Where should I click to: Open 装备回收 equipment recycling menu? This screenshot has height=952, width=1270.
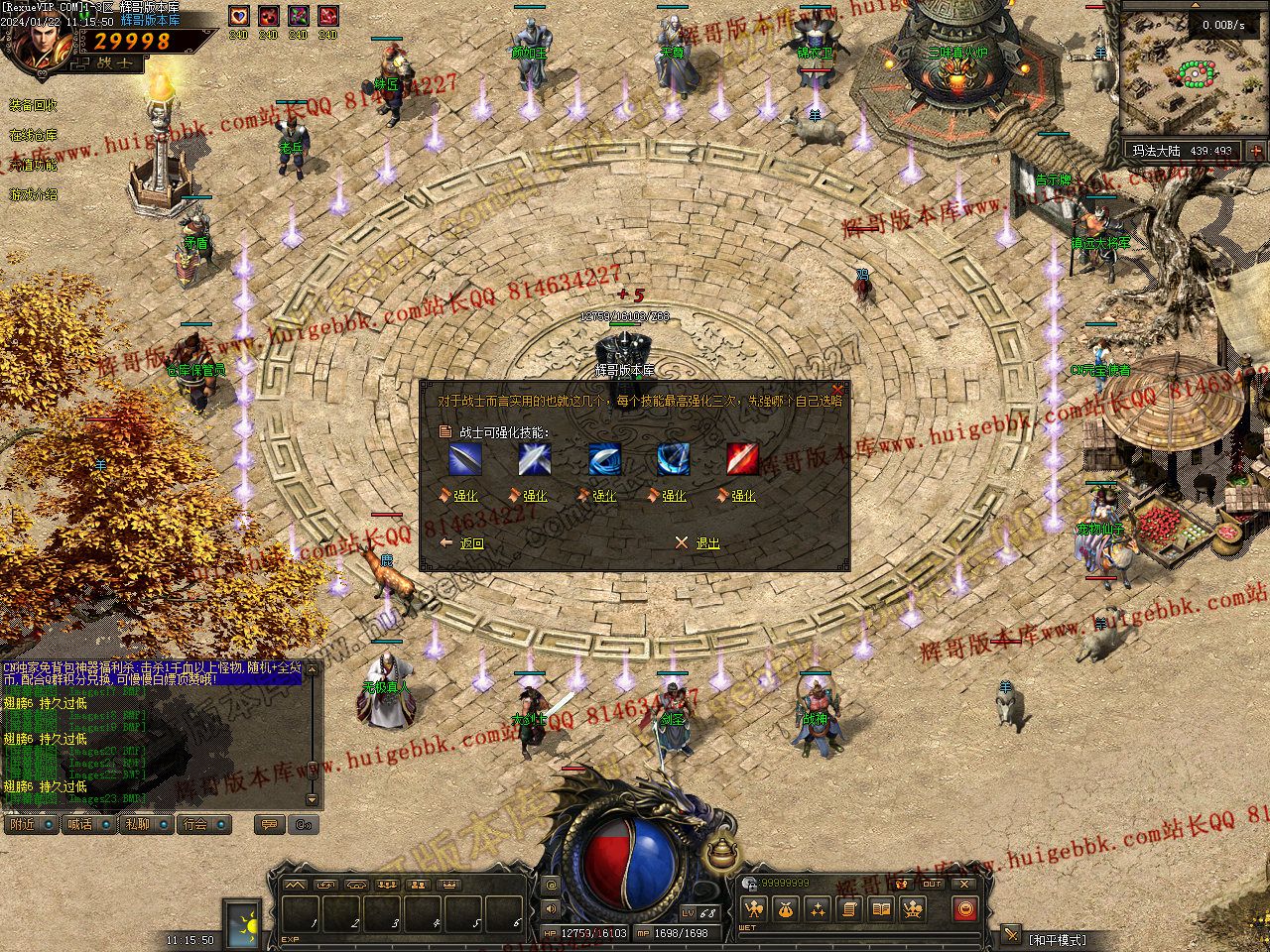point(34,105)
